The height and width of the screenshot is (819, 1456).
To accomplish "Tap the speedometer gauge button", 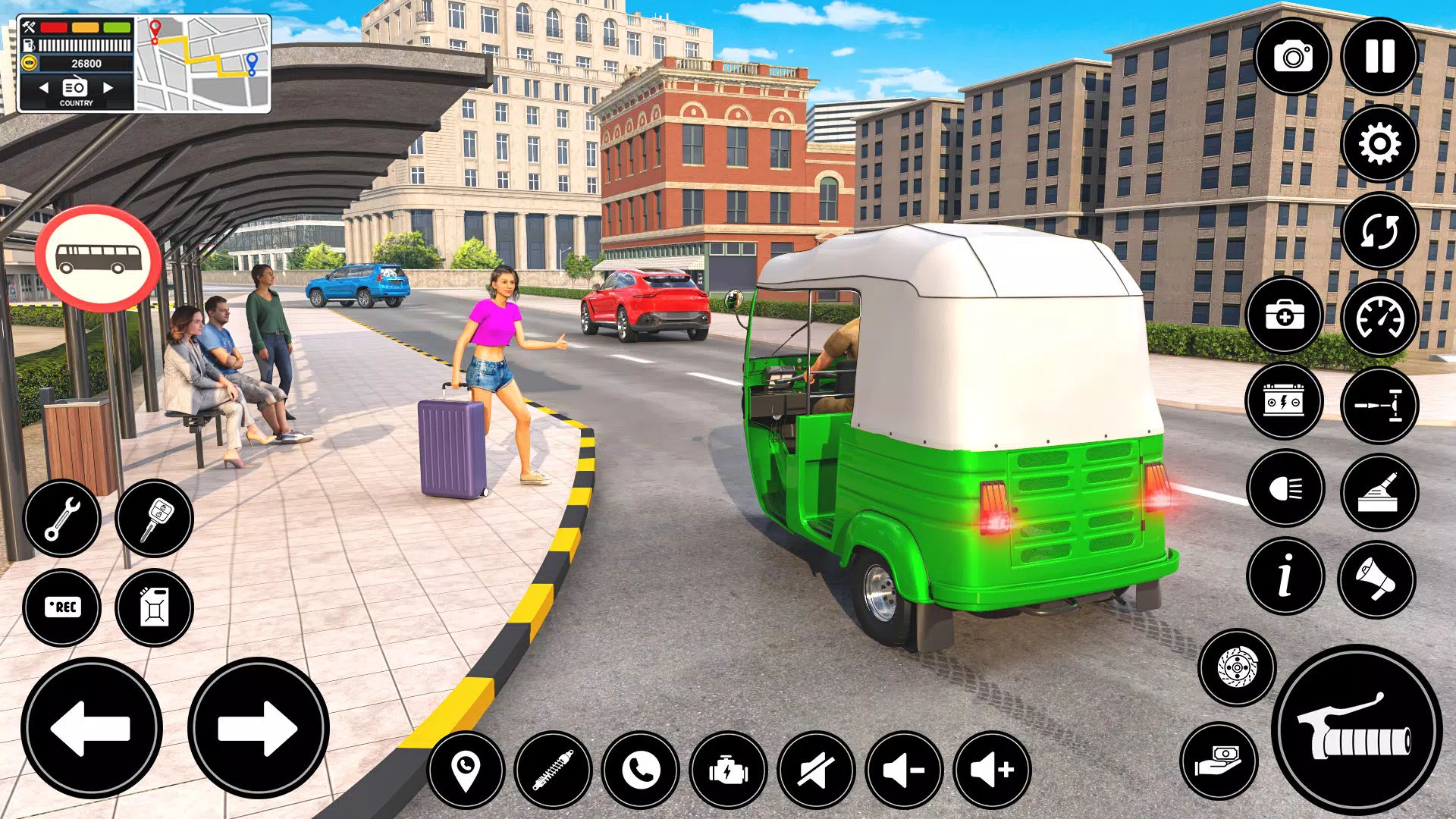I will pos(1379,318).
